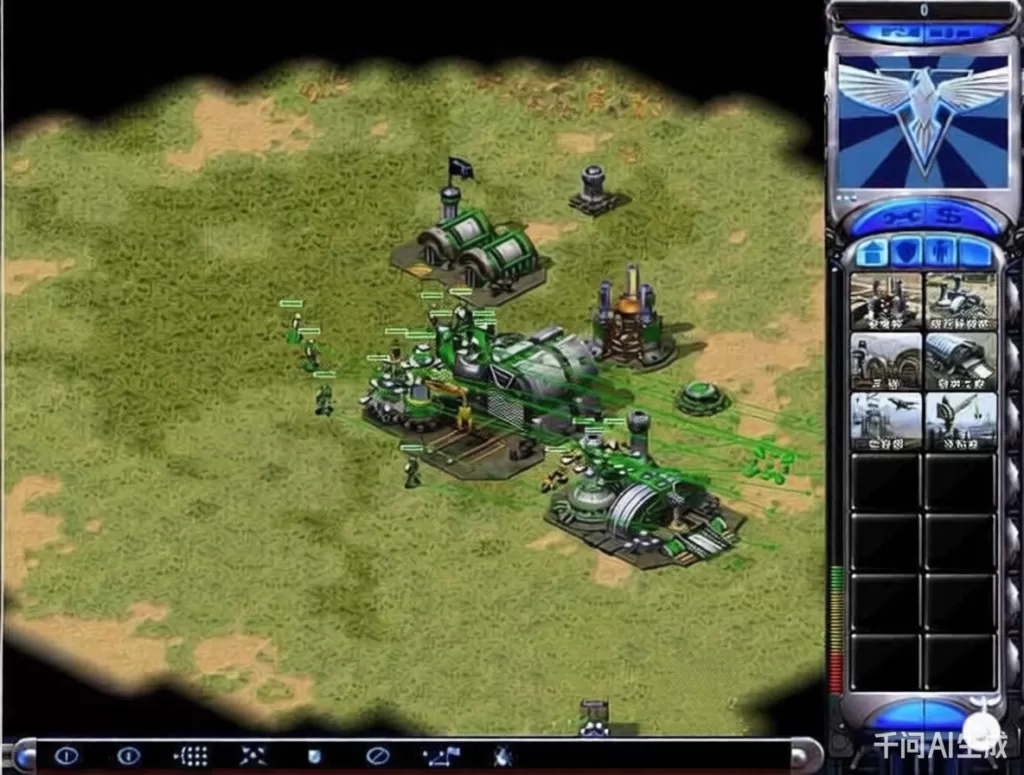
Task: Queue the war factory build icon
Action: tap(961, 361)
